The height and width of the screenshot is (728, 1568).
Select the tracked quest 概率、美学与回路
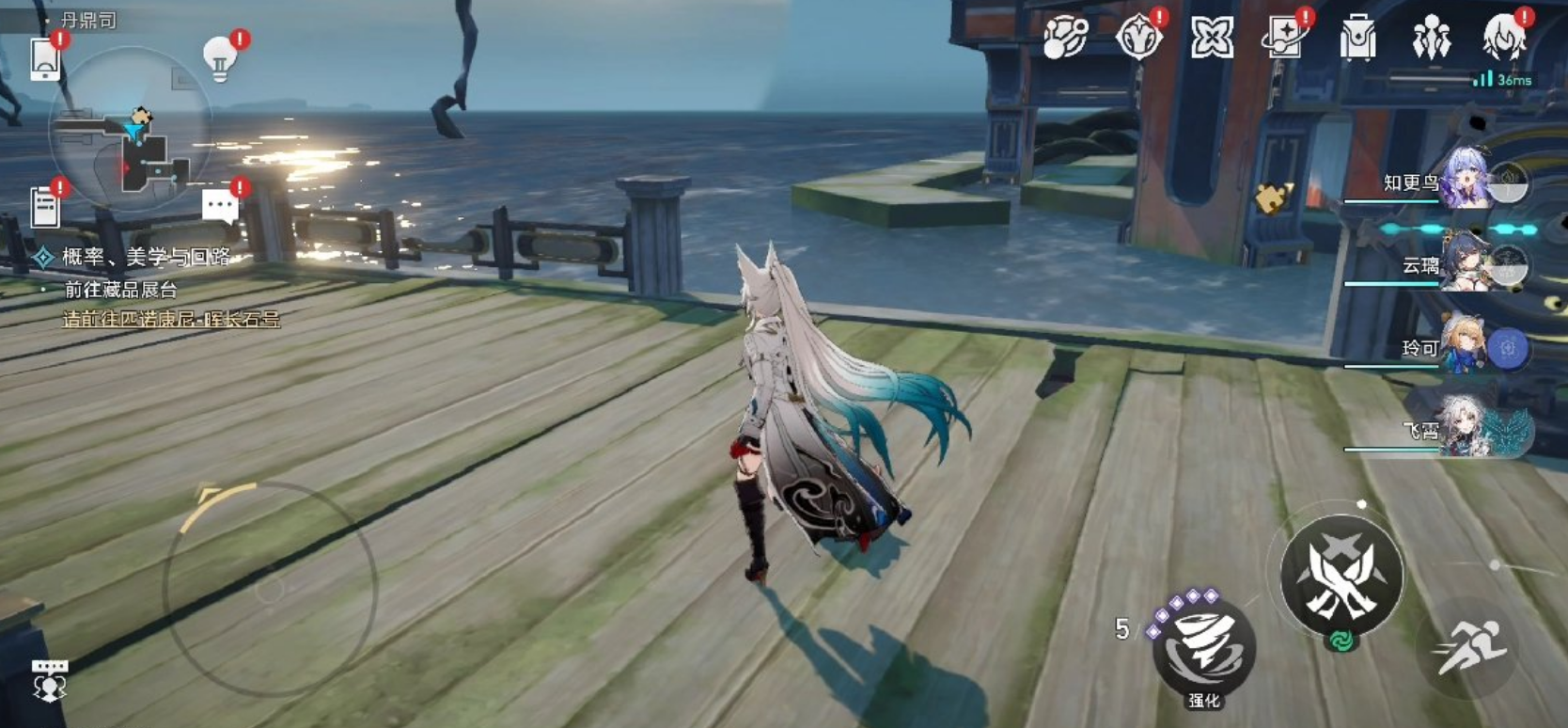[145, 257]
